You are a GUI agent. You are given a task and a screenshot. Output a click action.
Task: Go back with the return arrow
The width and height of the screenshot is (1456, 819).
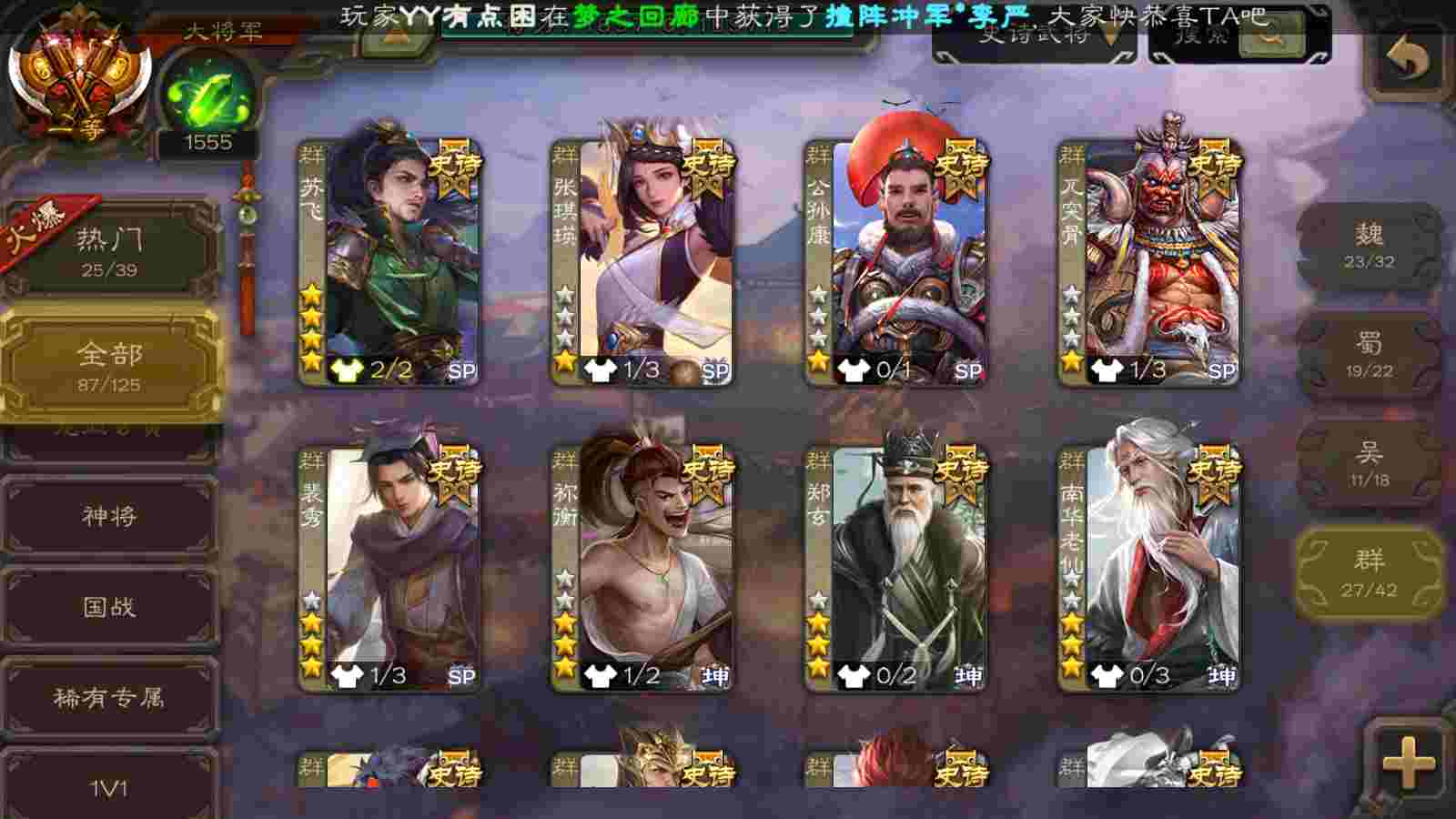1407,60
